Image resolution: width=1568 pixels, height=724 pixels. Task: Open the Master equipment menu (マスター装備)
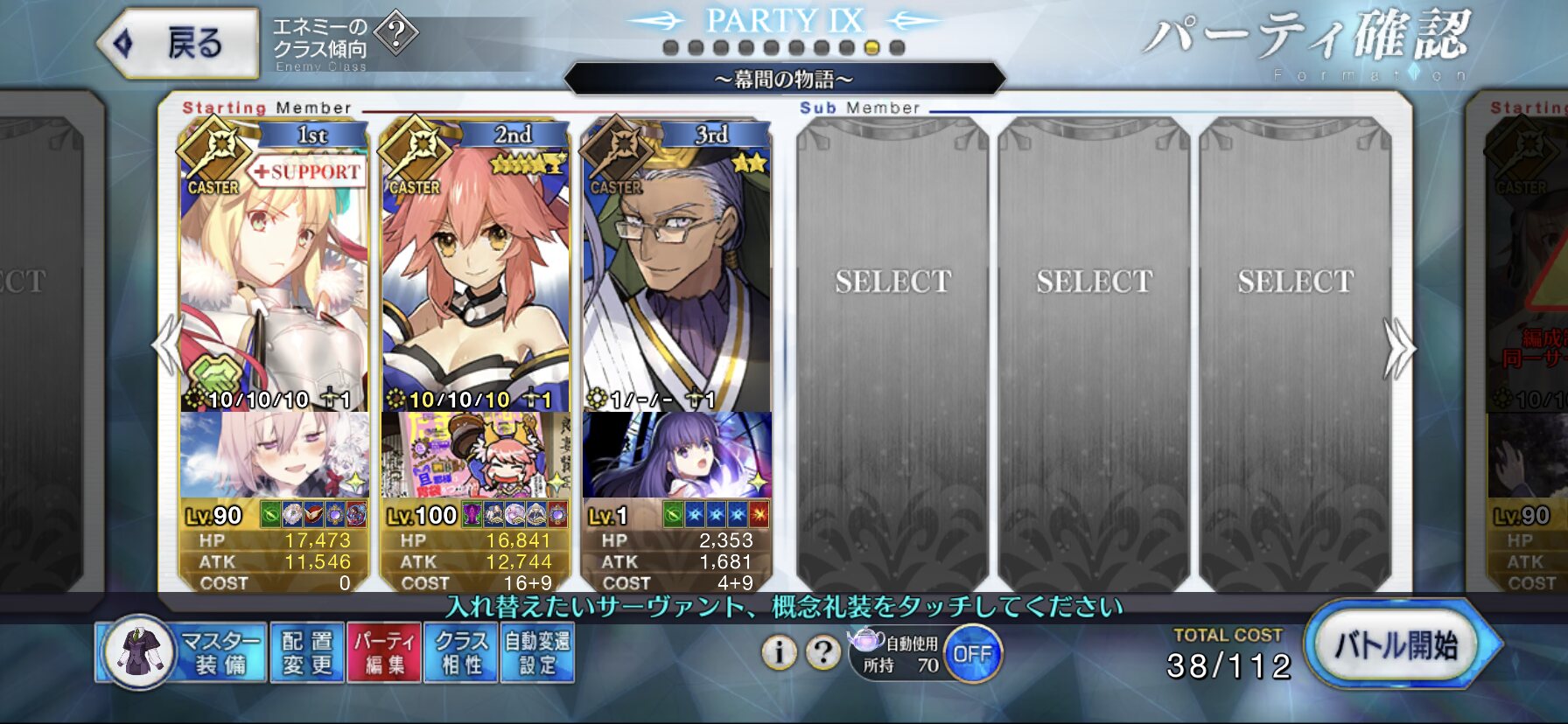coord(181,653)
